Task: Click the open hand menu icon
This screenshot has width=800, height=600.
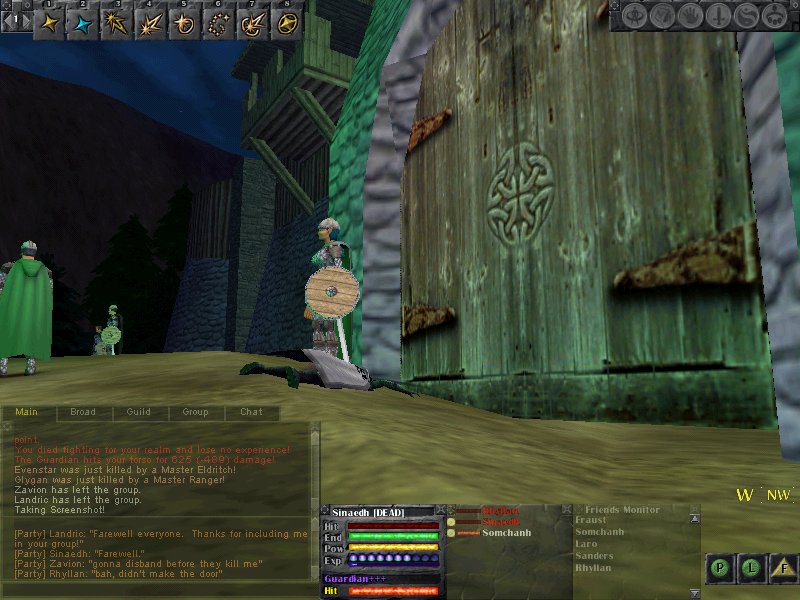Action: pos(691,16)
